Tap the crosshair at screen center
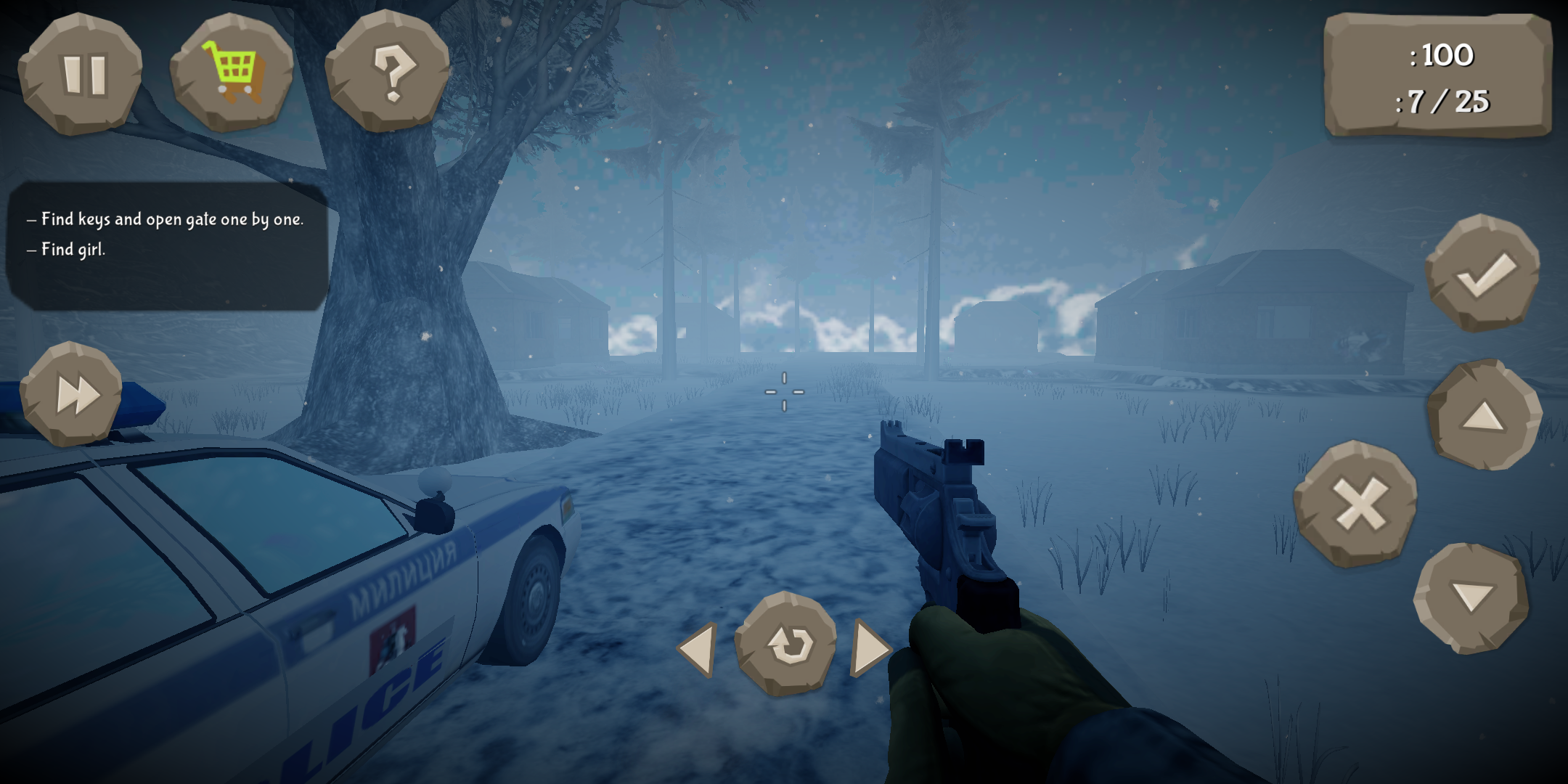1568x784 pixels. click(x=786, y=392)
